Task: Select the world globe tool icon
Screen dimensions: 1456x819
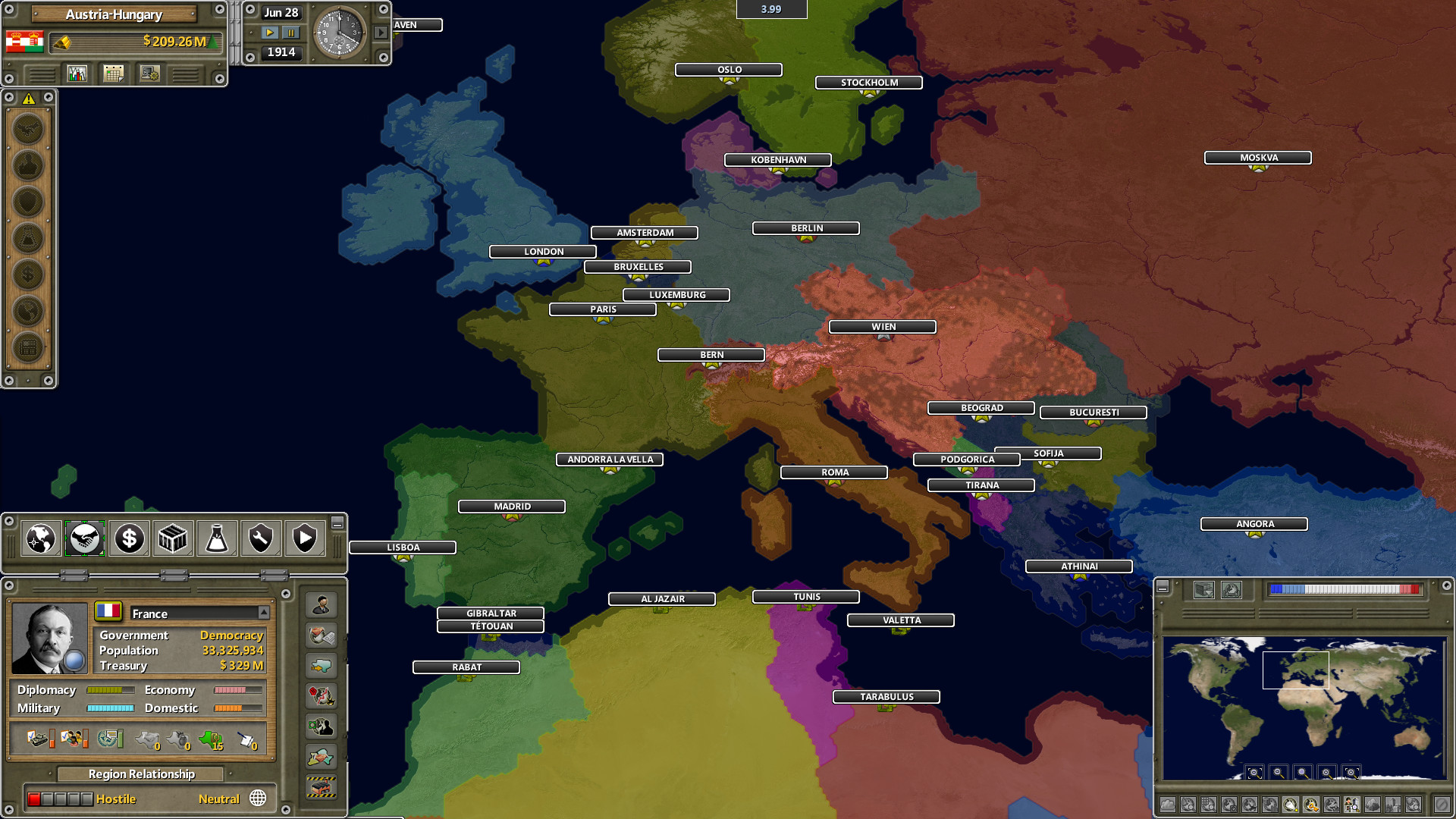Action: click(39, 538)
